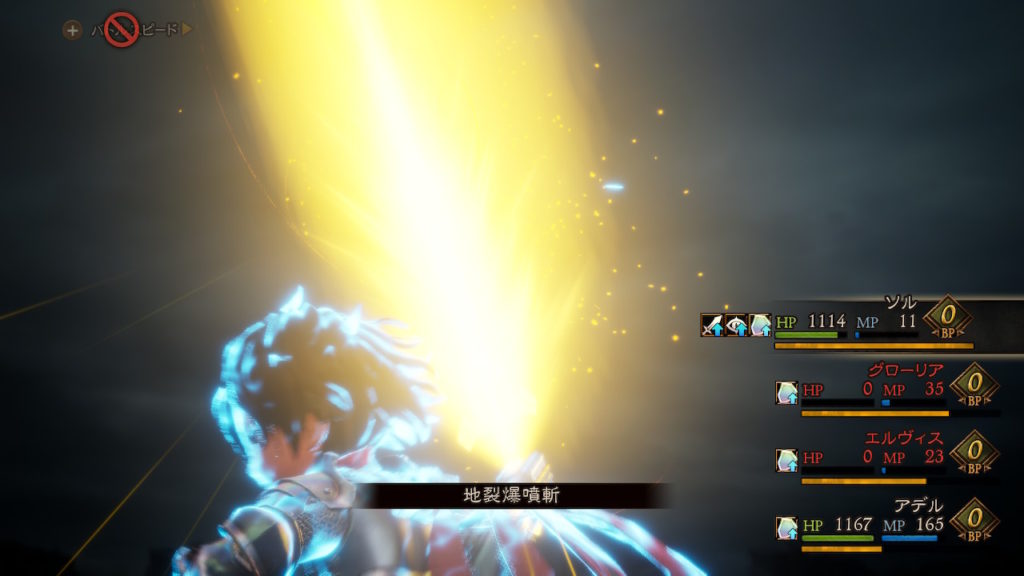View アデル's shield buff icon
Screen dimensions: 1024x576
[x=786, y=527]
